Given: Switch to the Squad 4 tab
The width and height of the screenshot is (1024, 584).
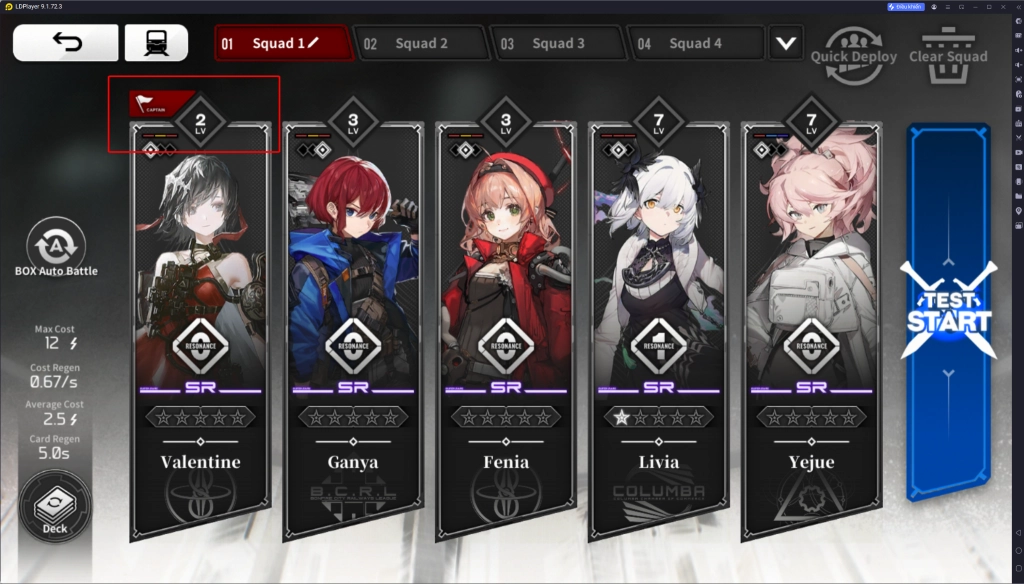Looking at the screenshot, I should (x=694, y=44).
